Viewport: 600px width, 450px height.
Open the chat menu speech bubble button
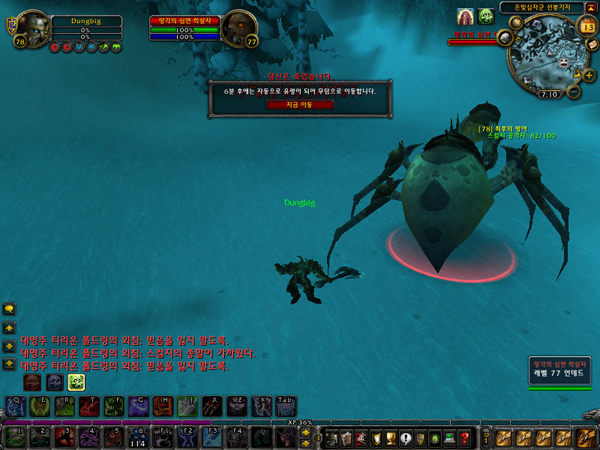pos(9,309)
